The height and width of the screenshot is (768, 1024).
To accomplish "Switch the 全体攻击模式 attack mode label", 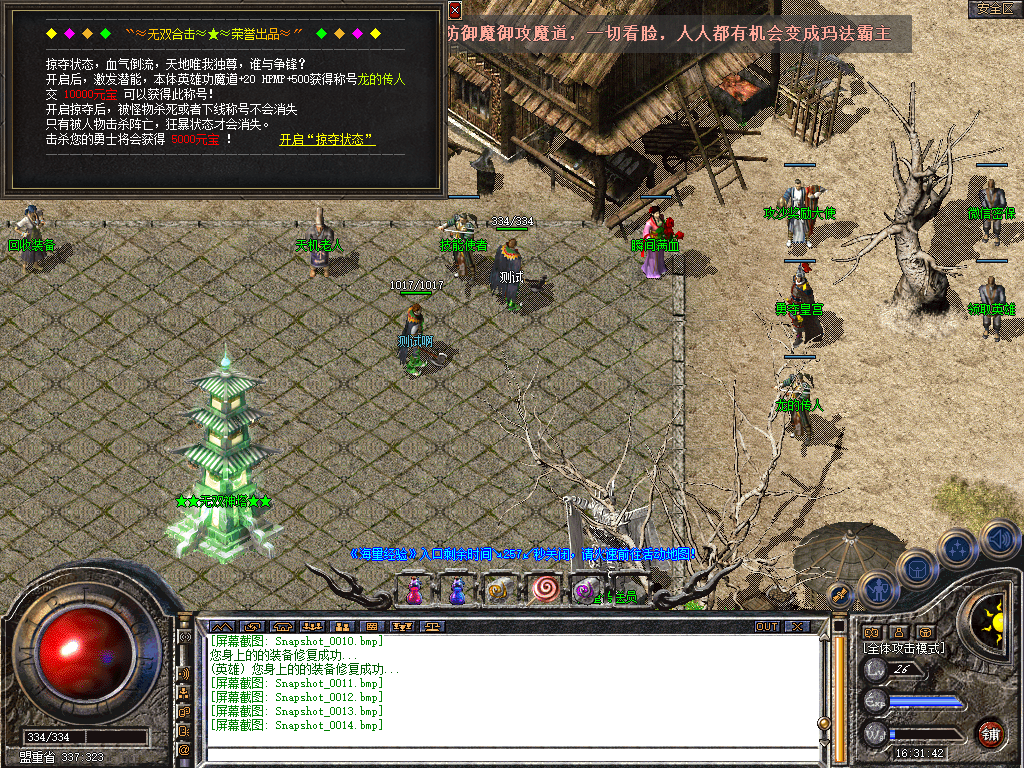I will pos(903,649).
